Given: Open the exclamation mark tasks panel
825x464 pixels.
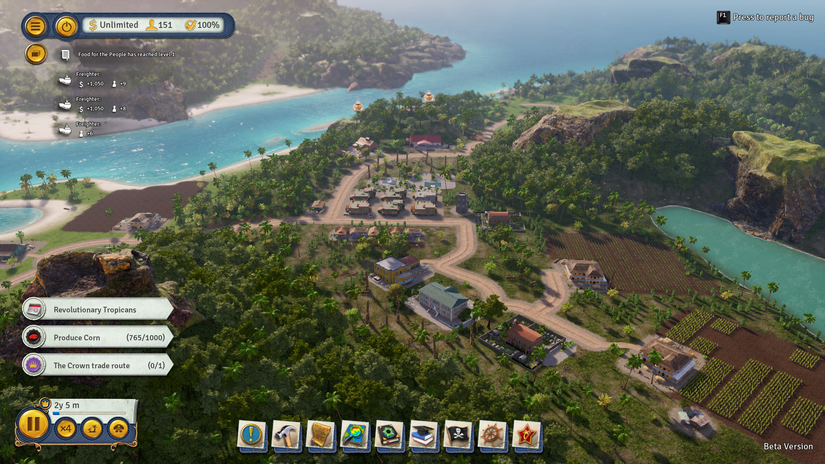Looking at the screenshot, I should (251, 435).
